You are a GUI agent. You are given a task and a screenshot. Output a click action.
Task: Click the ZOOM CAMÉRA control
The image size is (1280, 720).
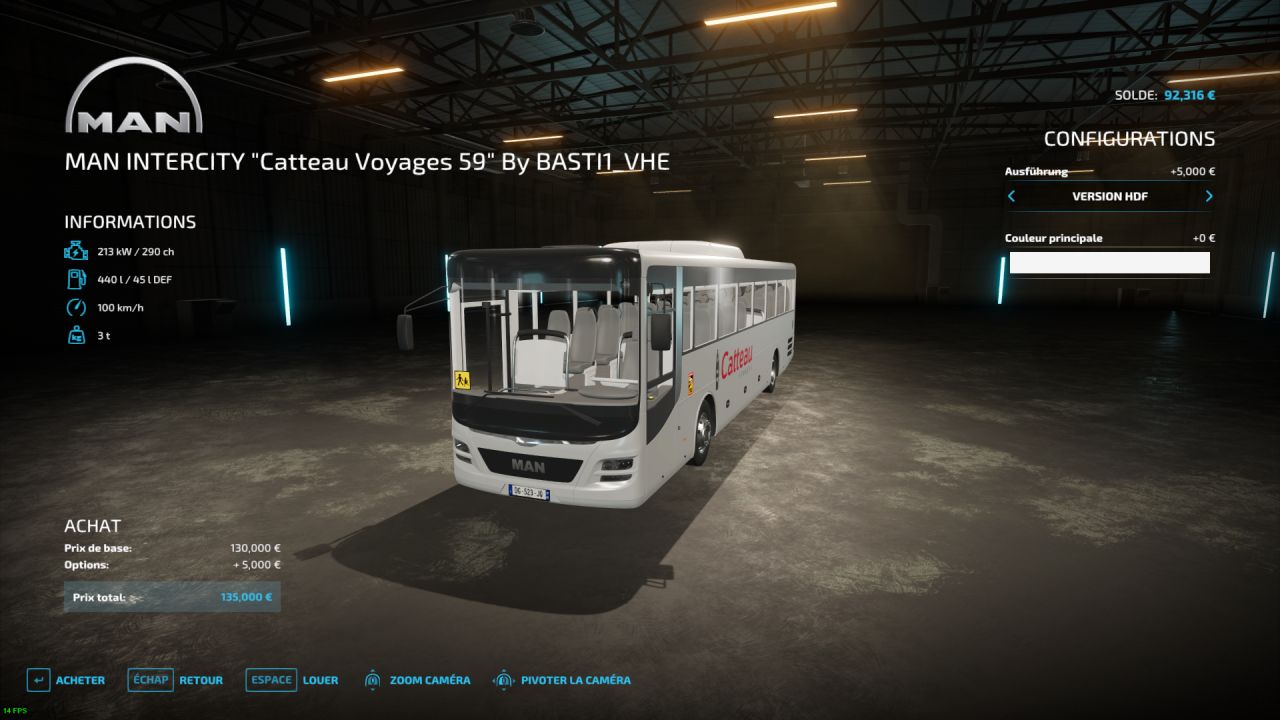point(417,680)
